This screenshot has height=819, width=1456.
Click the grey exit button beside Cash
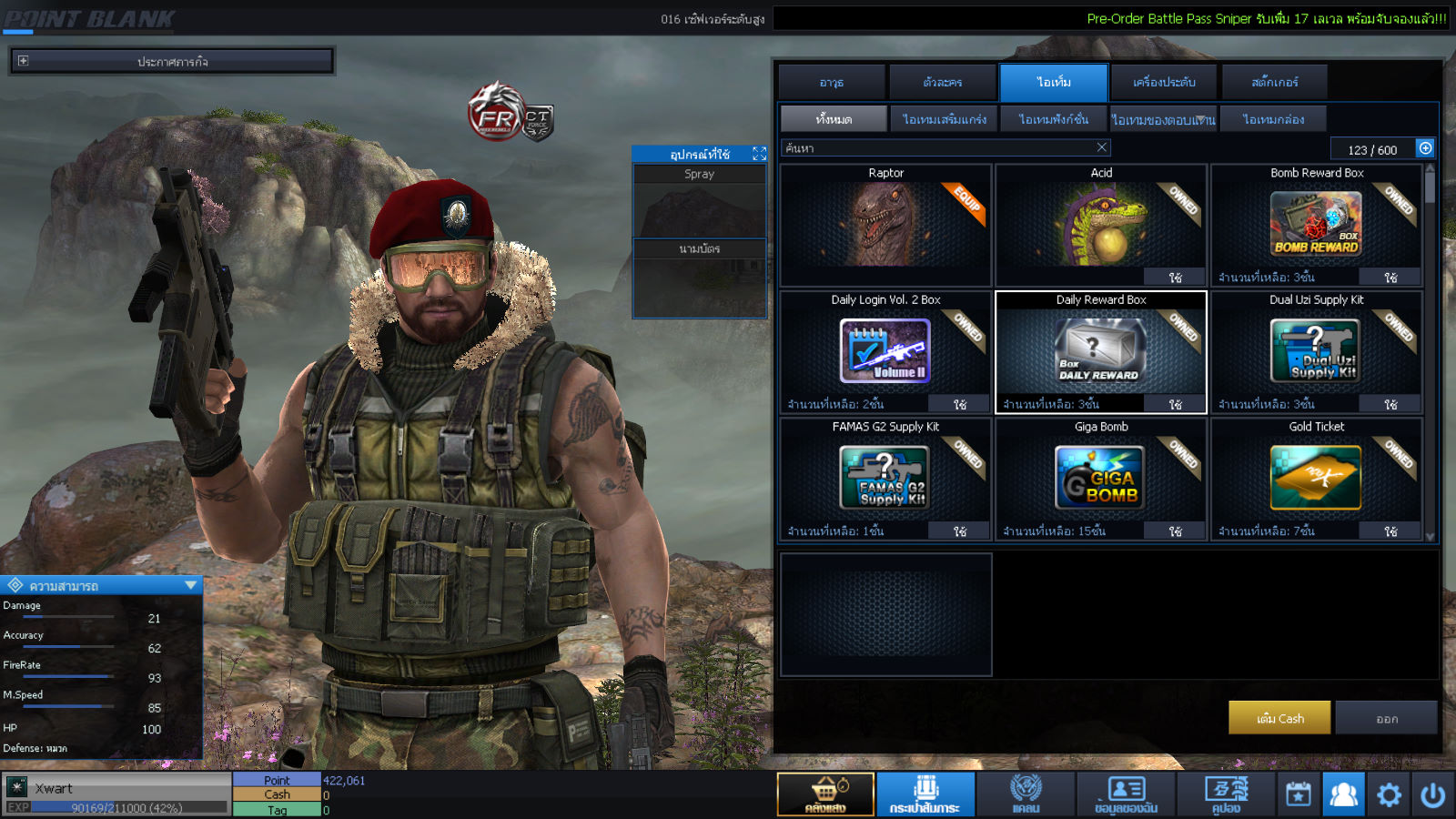click(x=1387, y=718)
